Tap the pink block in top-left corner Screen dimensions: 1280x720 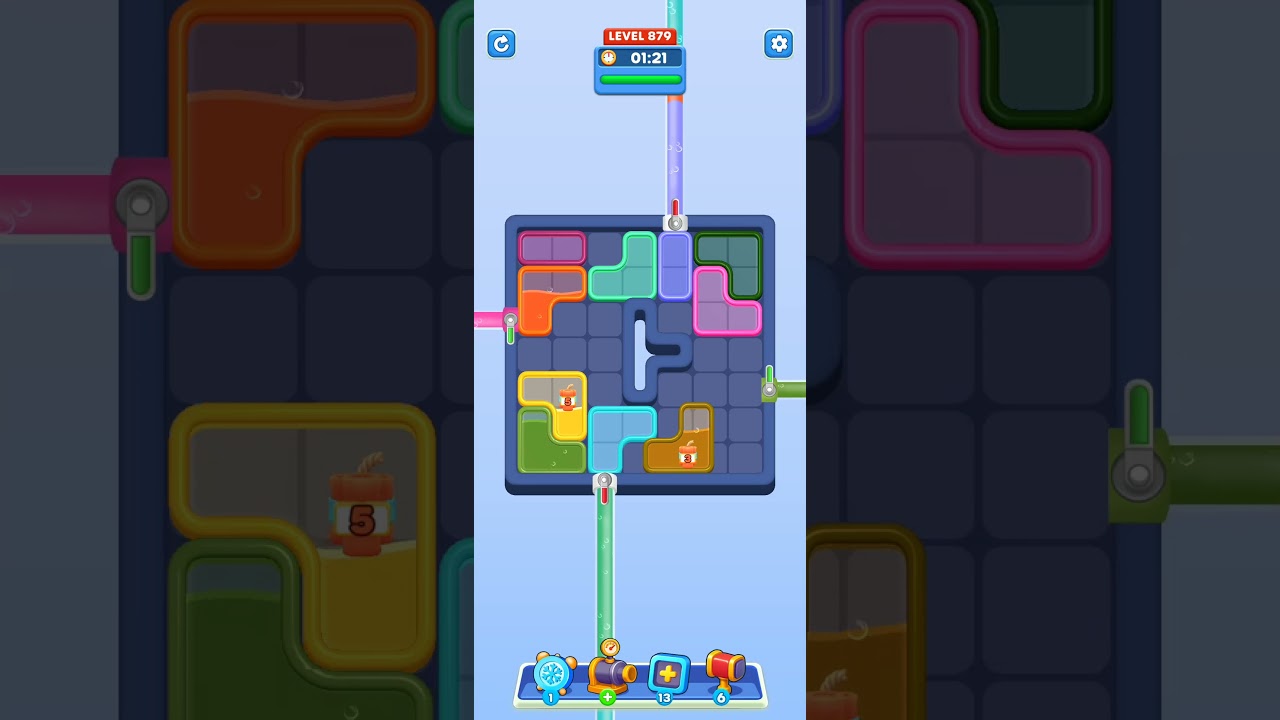click(x=551, y=247)
